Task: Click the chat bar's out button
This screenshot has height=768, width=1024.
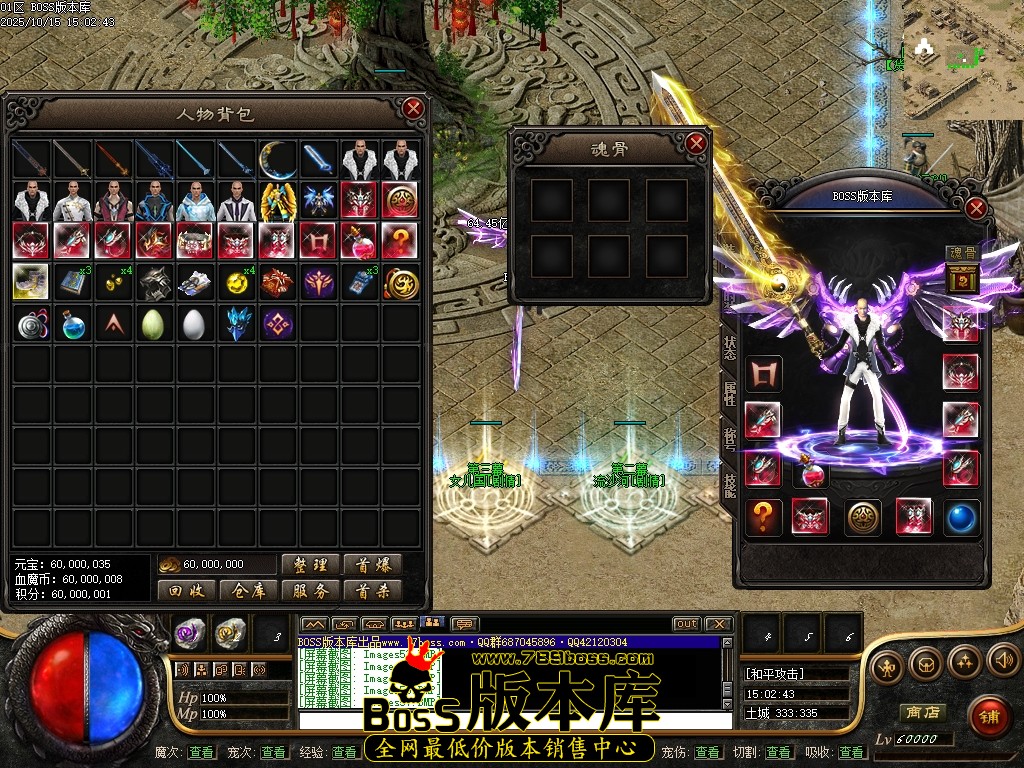Action: [x=686, y=623]
